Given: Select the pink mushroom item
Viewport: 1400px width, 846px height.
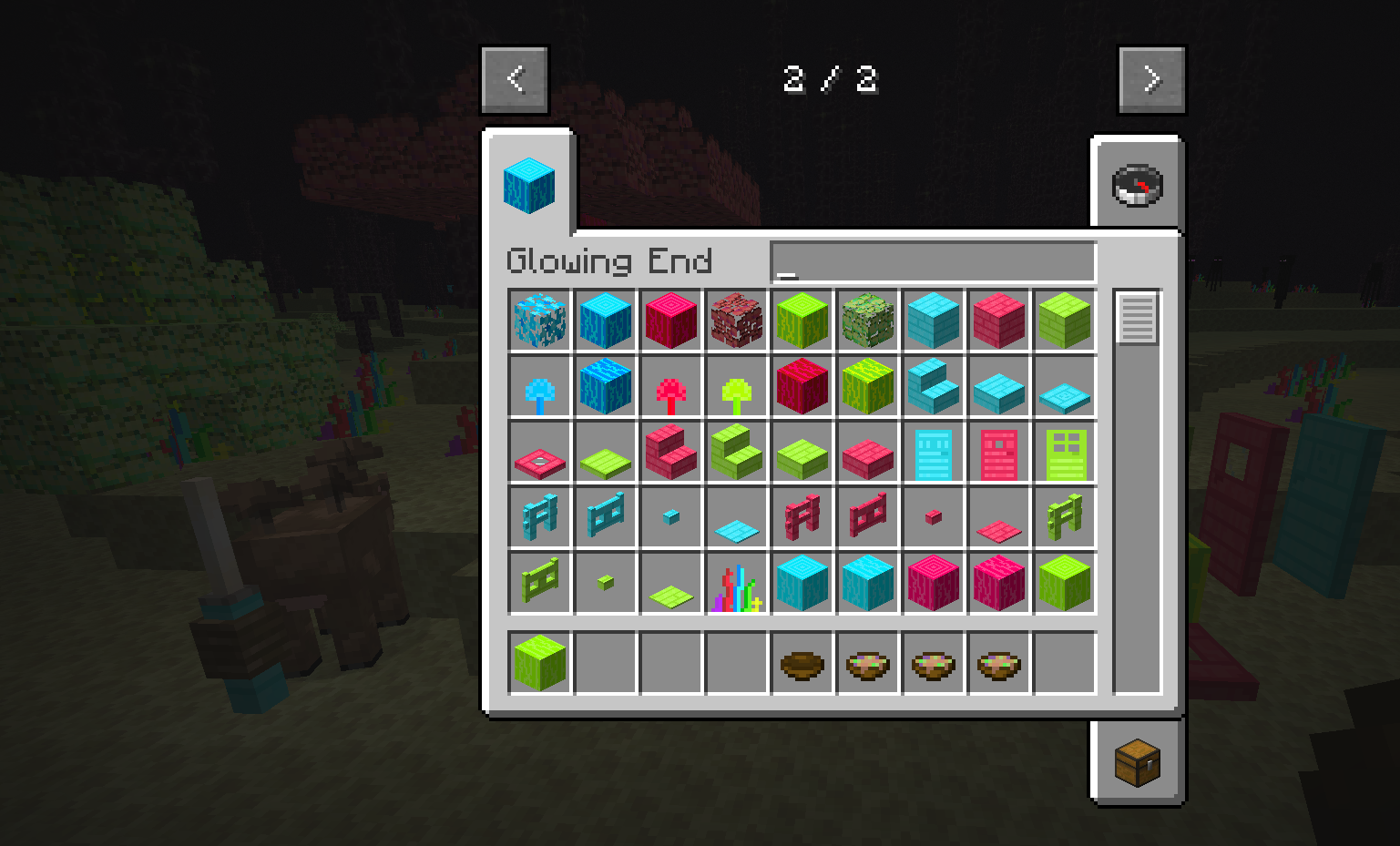Looking at the screenshot, I should 671,386.
